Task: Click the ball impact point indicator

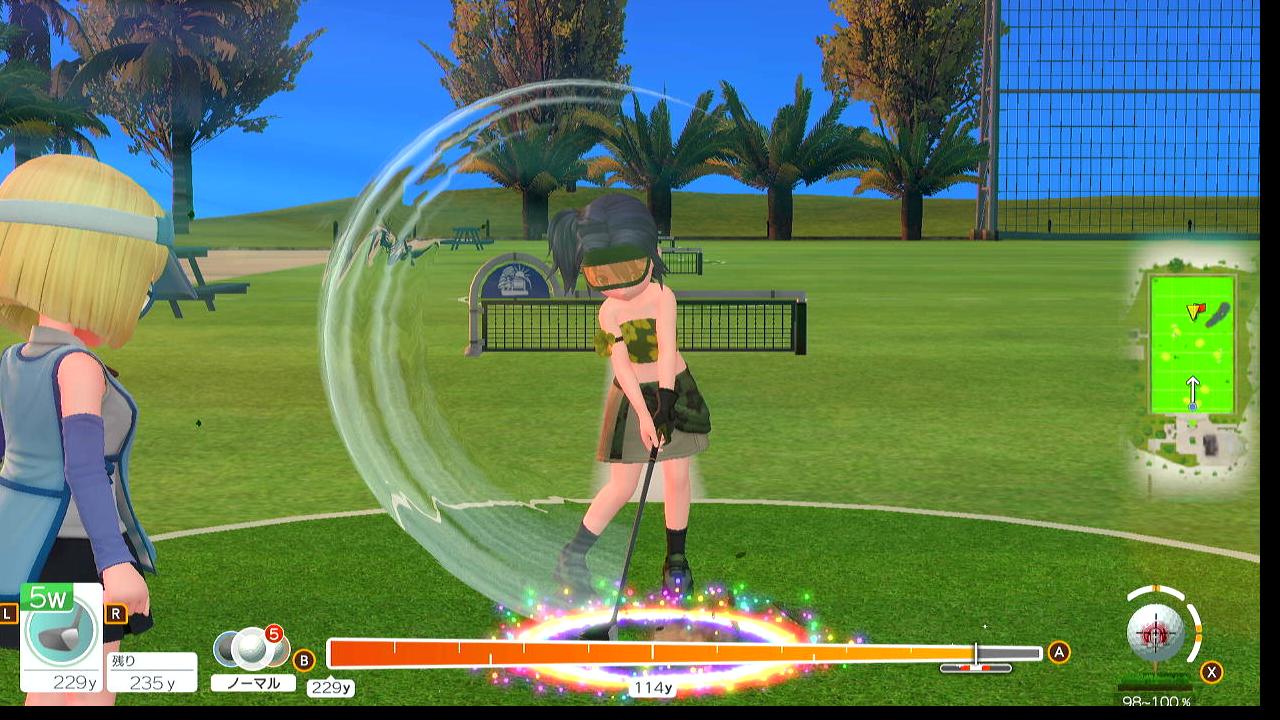Action: [x=1156, y=633]
